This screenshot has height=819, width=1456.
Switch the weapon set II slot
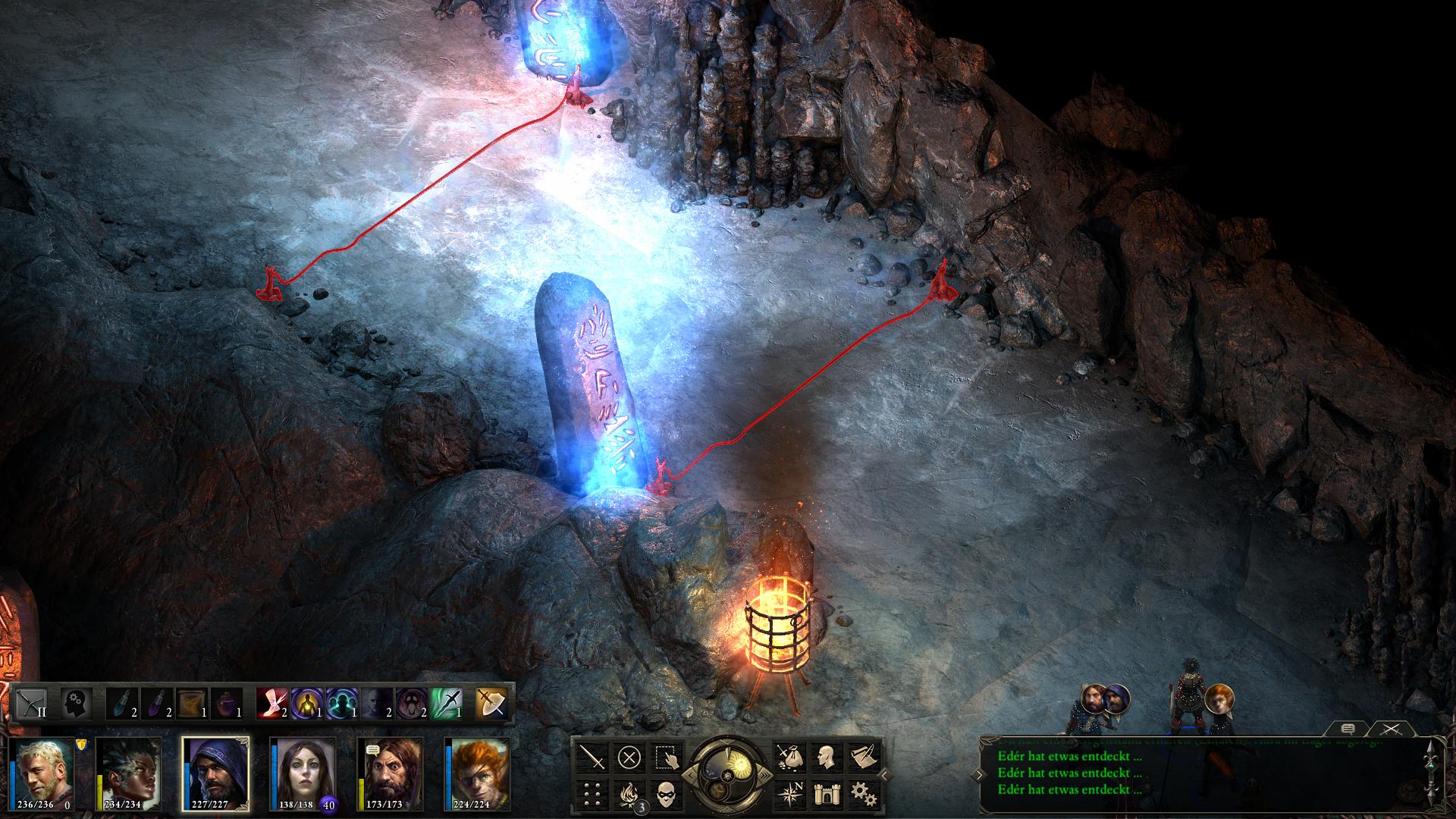pos(32,704)
